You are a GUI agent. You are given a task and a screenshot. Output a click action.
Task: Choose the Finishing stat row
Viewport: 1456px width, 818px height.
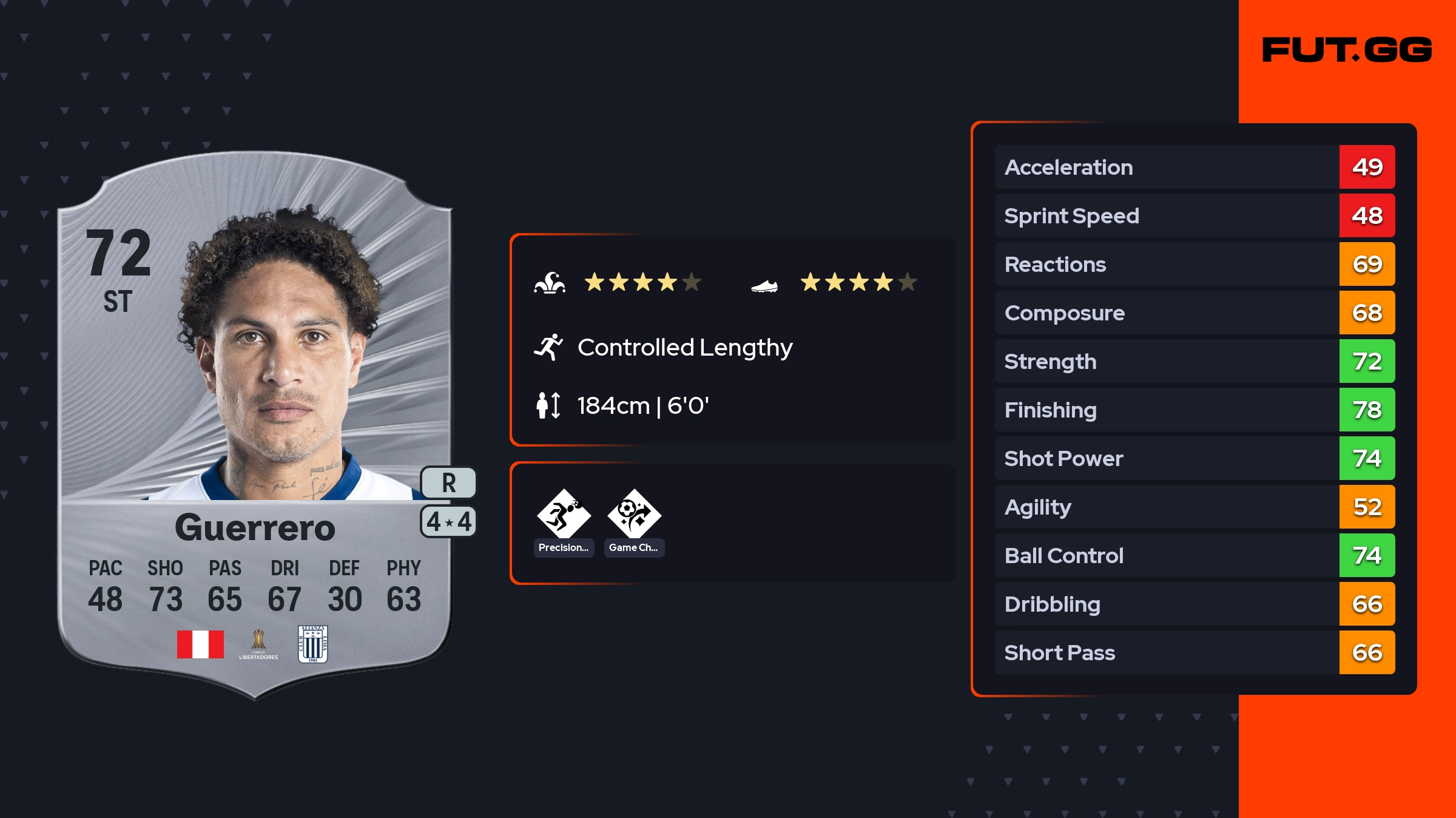click(1194, 410)
